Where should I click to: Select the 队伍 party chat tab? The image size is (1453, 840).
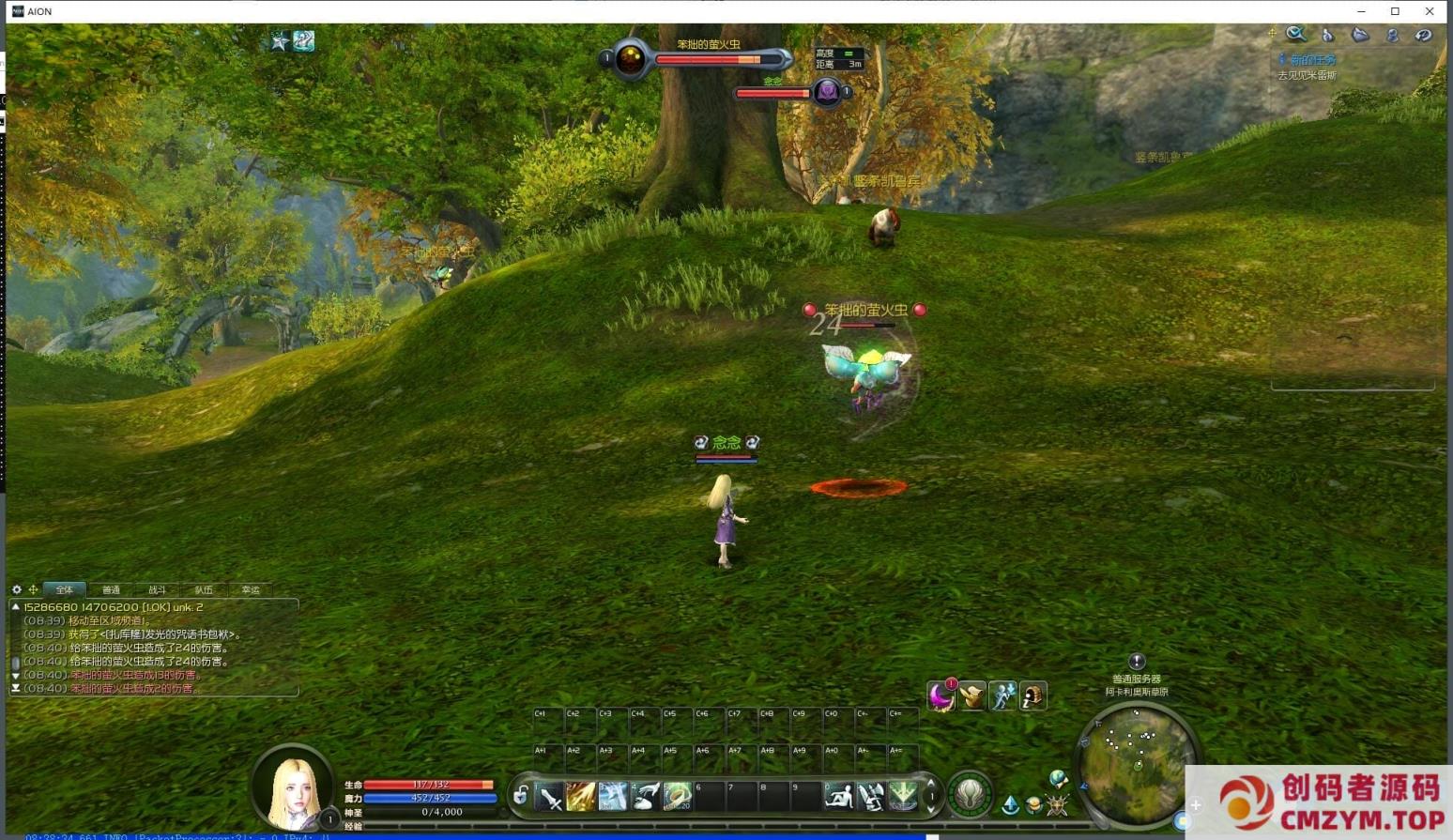[204, 590]
